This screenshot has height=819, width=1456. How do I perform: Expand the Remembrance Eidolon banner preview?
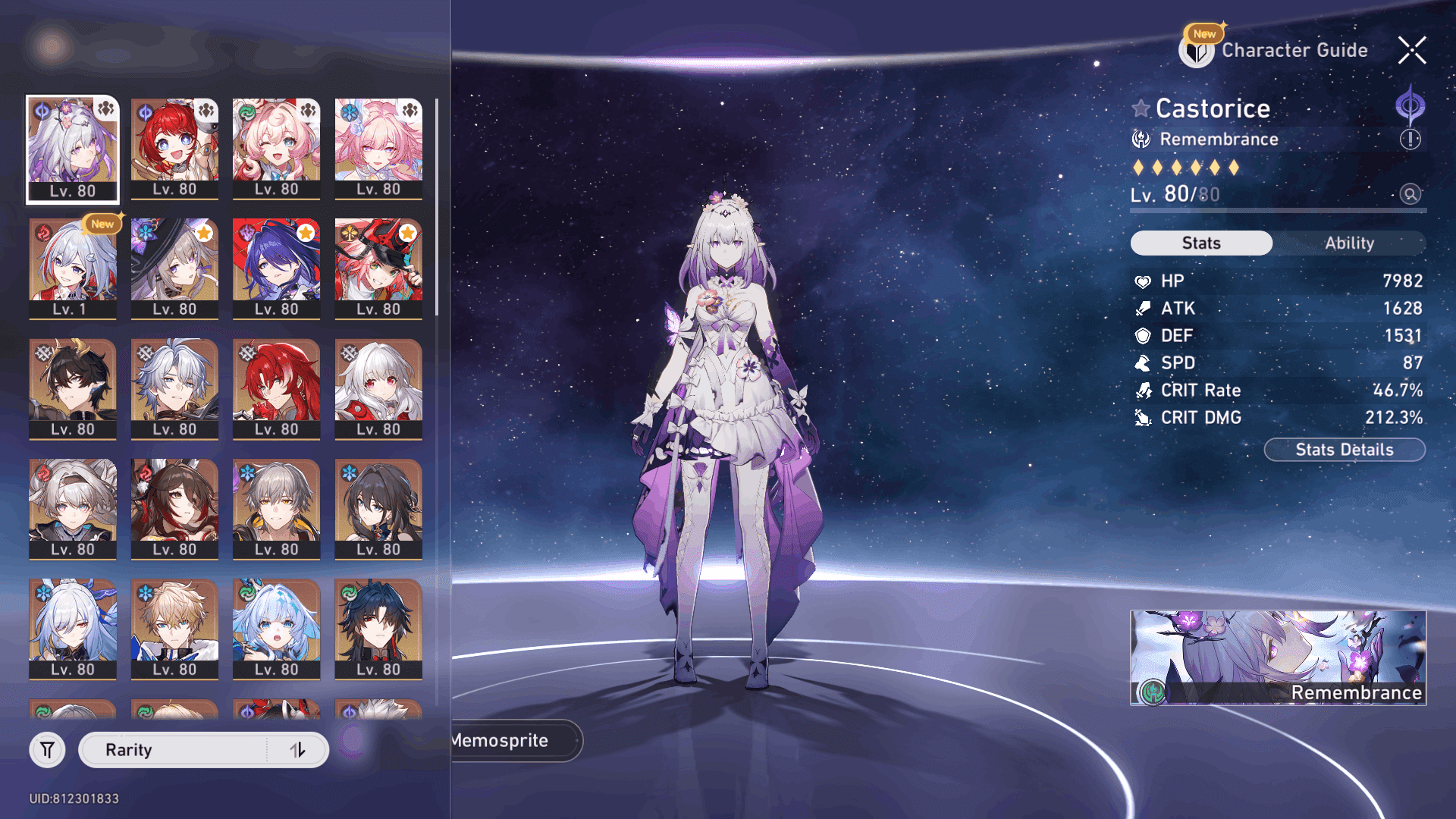pyautogui.click(x=1279, y=658)
